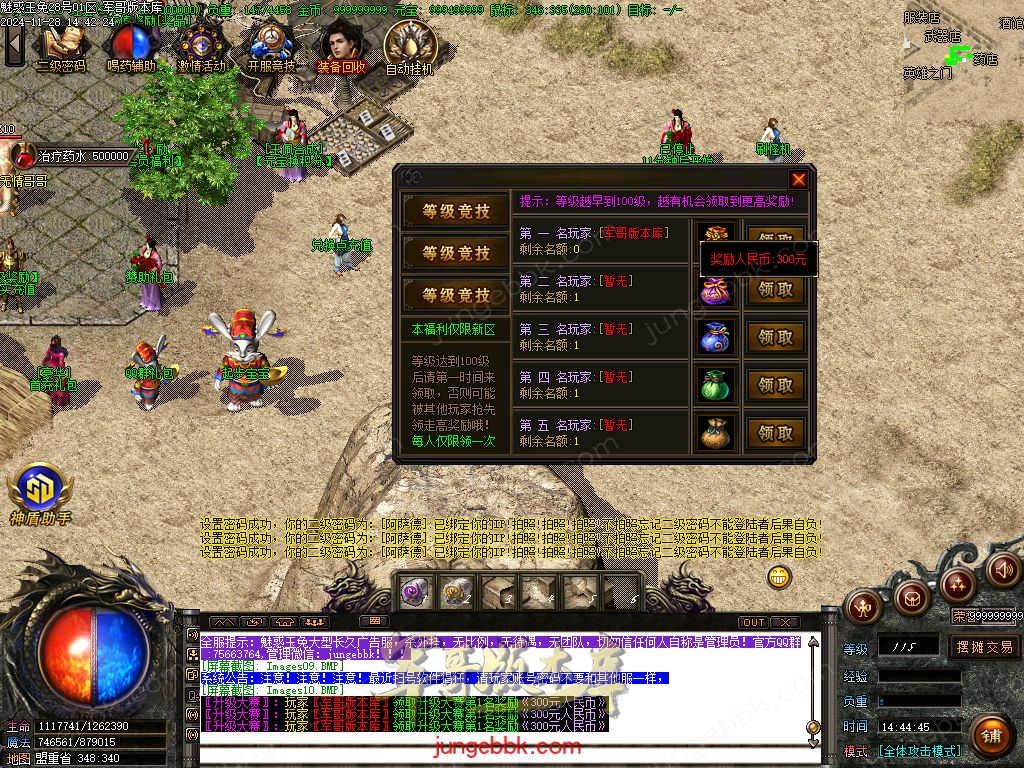The height and width of the screenshot is (768, 1024).
Task: Toggle the sound speaker button
Action: pyautogui.click(x=1003, y=569)
